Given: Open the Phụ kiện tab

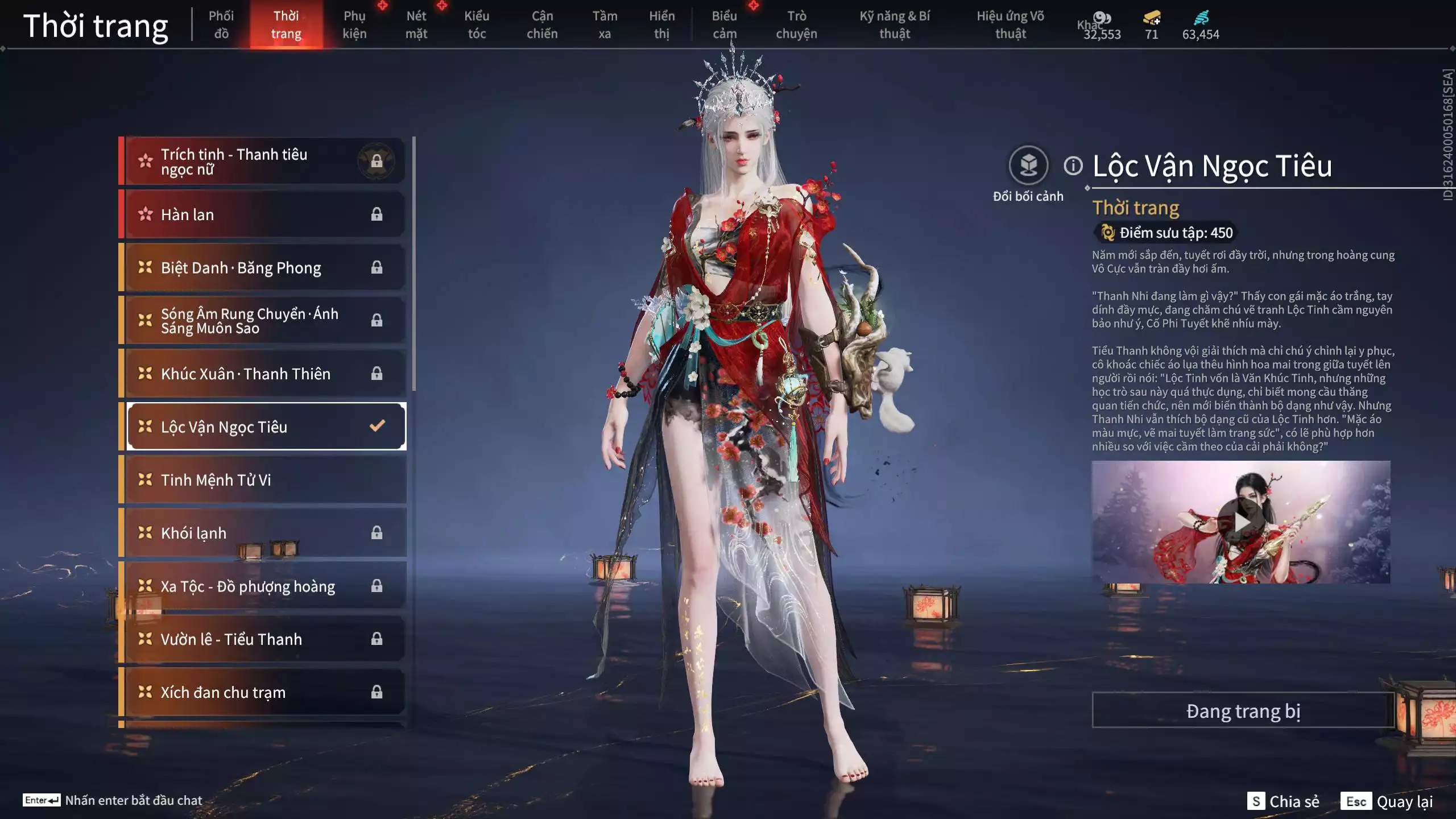Looking at the screenshot, I should coord(354,25).
